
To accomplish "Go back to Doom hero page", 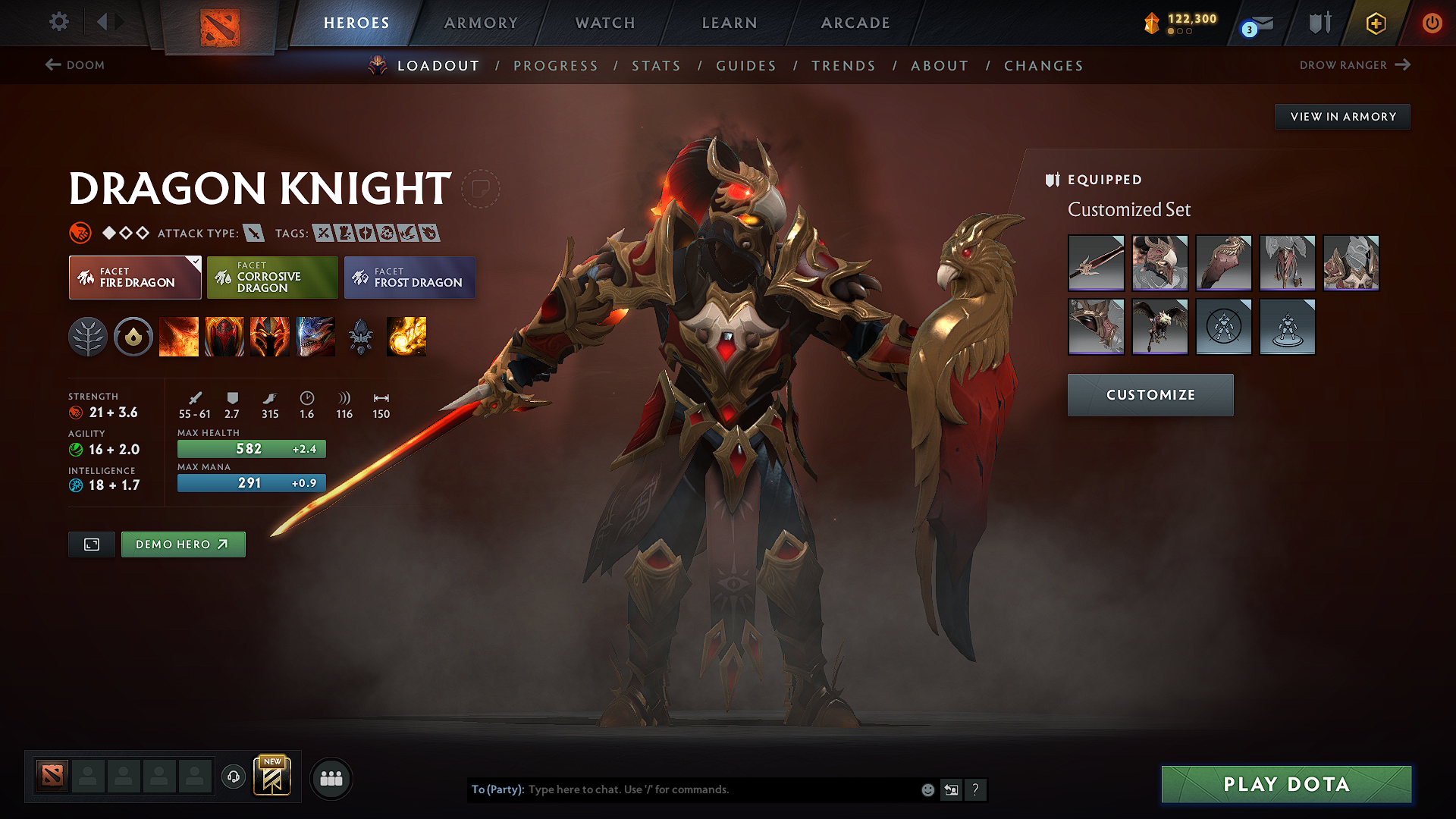I will point(76,65).
